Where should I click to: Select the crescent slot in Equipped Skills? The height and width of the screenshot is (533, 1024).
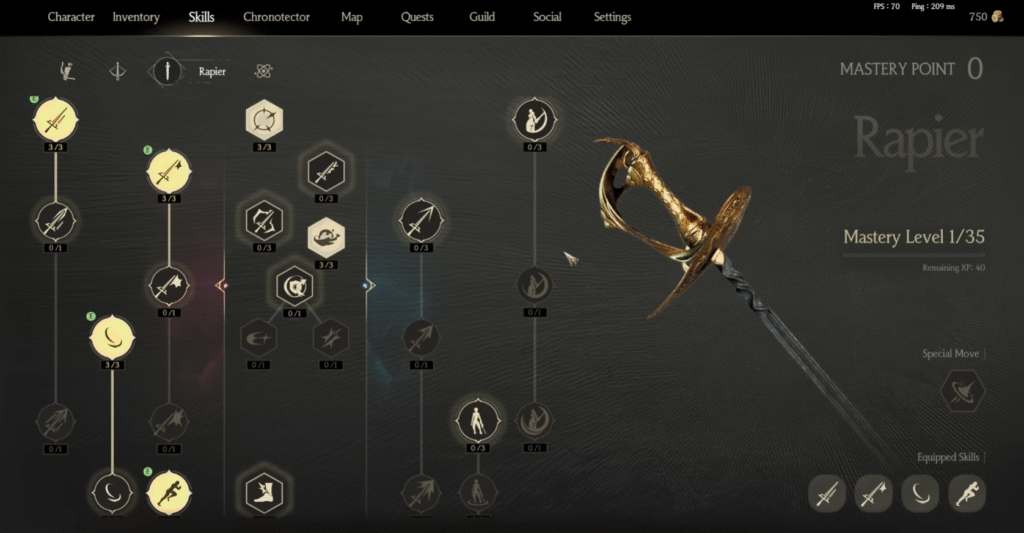[919, 493]
